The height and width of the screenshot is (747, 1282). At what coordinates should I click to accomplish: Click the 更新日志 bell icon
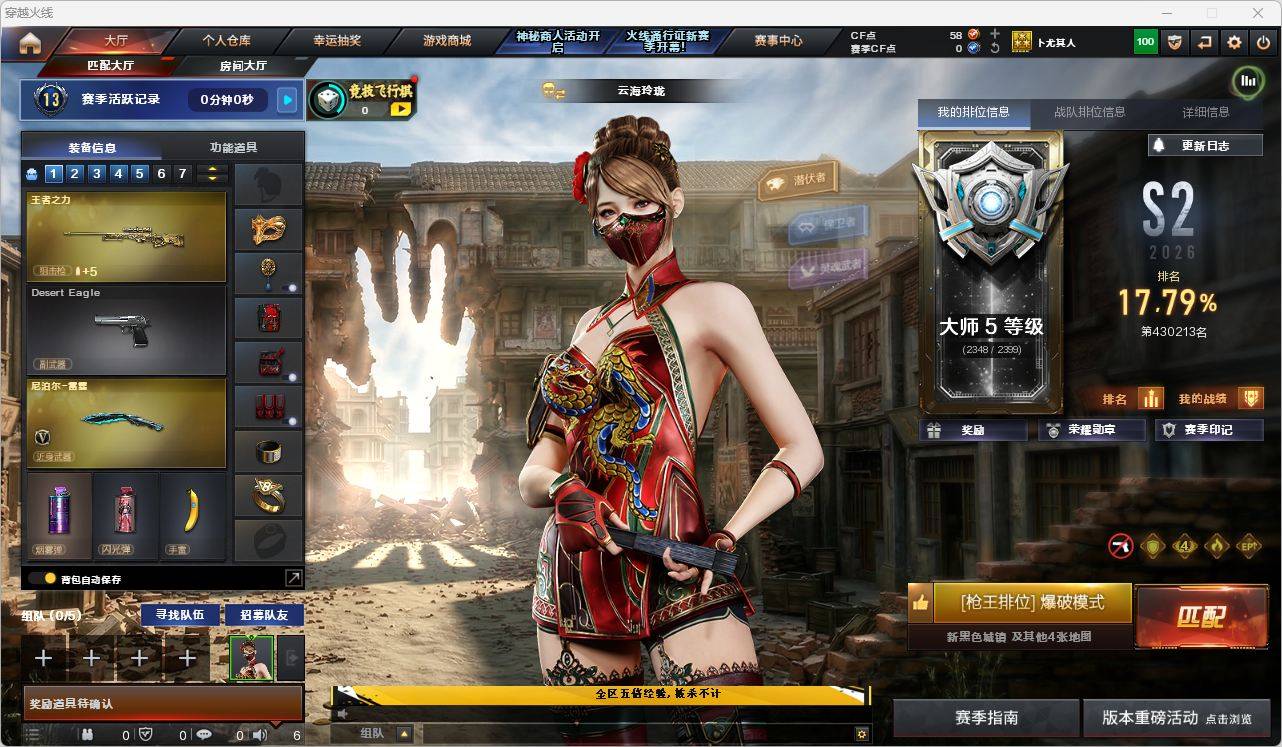point(1160,145)
